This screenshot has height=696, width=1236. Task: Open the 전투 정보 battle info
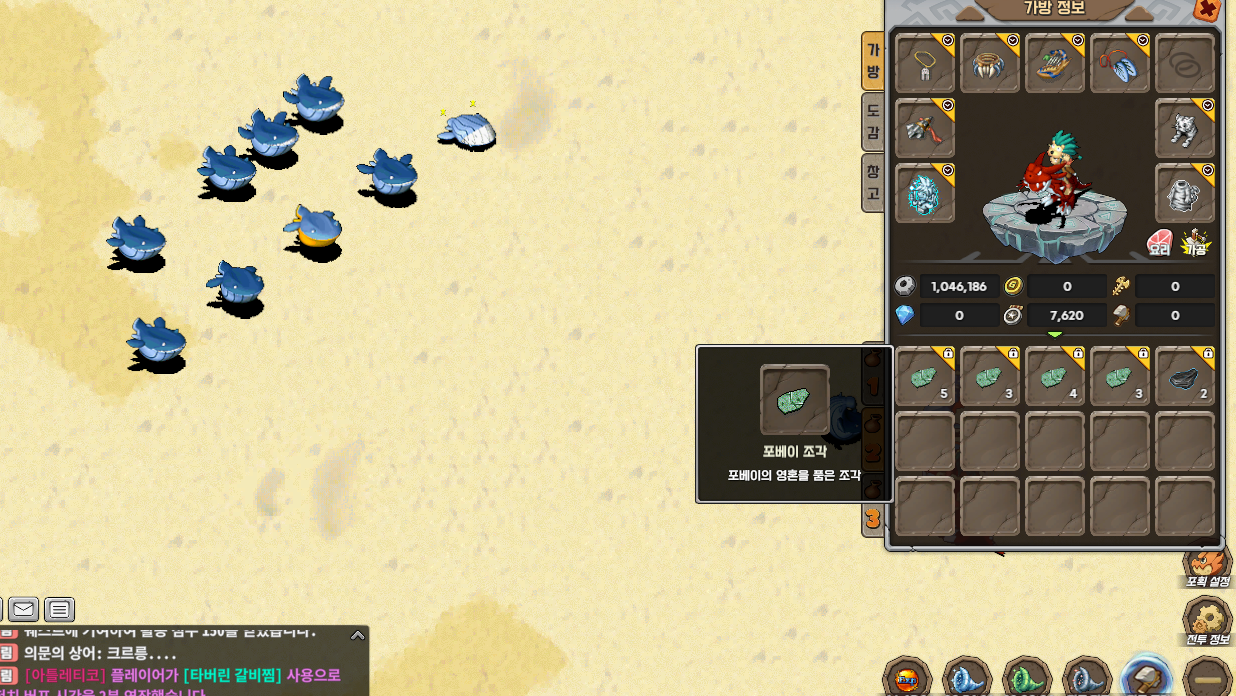[1206, 620]
